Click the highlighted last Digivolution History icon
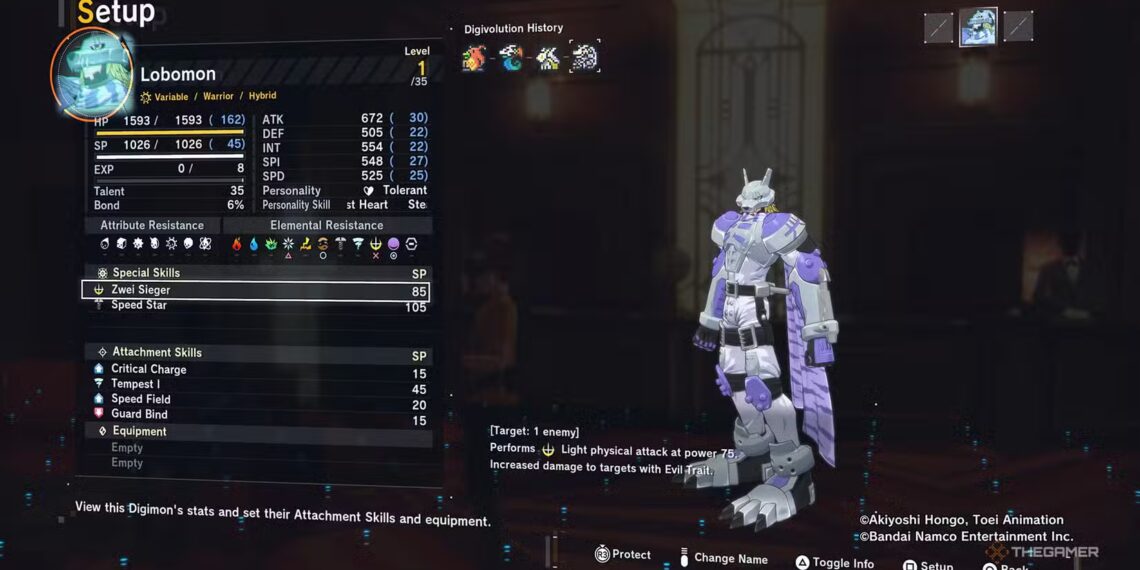This screenshot has width=1140, height=570. 584,58
